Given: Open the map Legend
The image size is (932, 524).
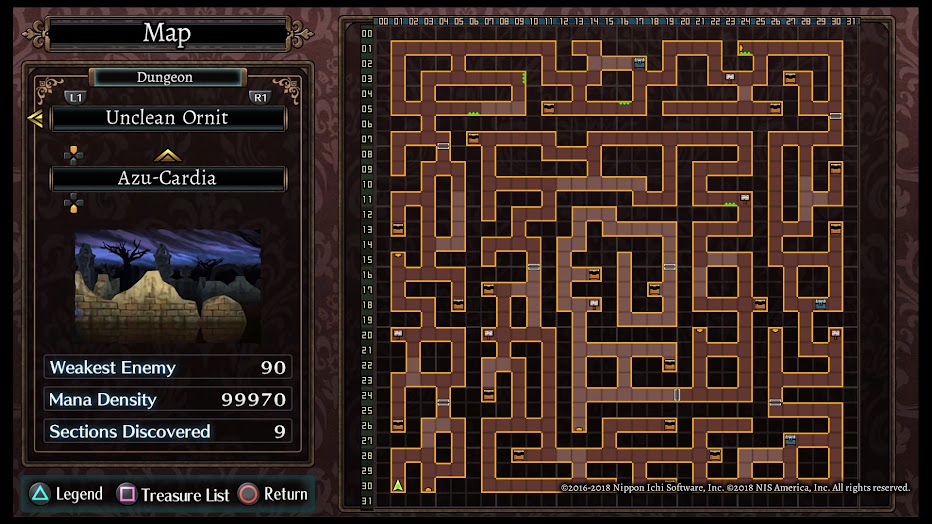Looking at the screenshot, I should [66, 494].
